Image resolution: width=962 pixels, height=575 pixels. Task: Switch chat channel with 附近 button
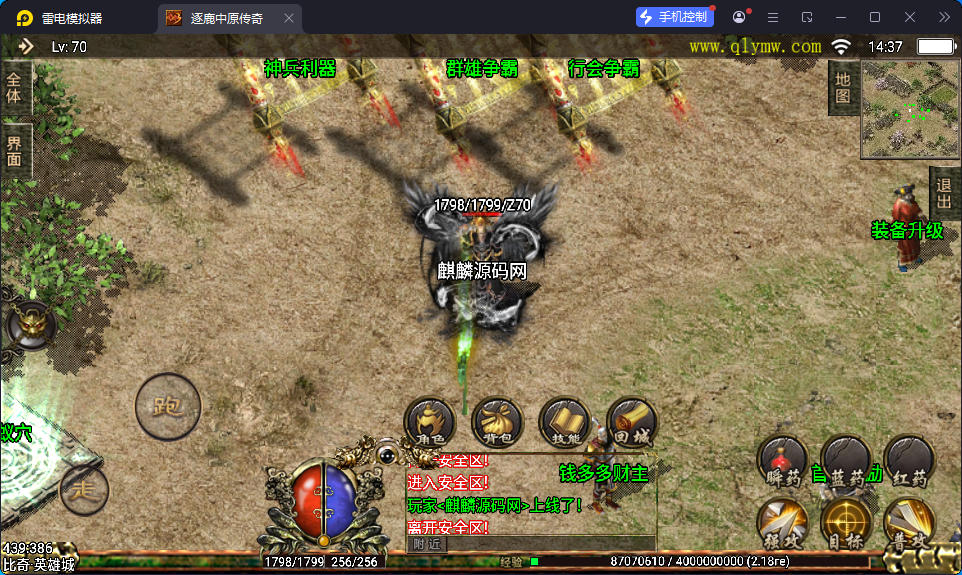coord(428,544)
